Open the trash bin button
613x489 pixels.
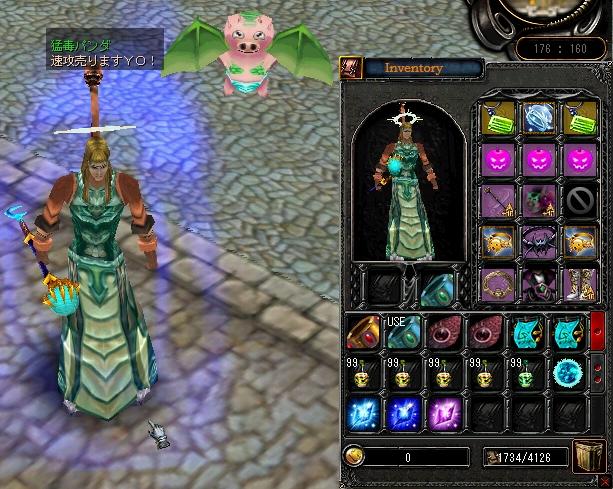point(587,456)
